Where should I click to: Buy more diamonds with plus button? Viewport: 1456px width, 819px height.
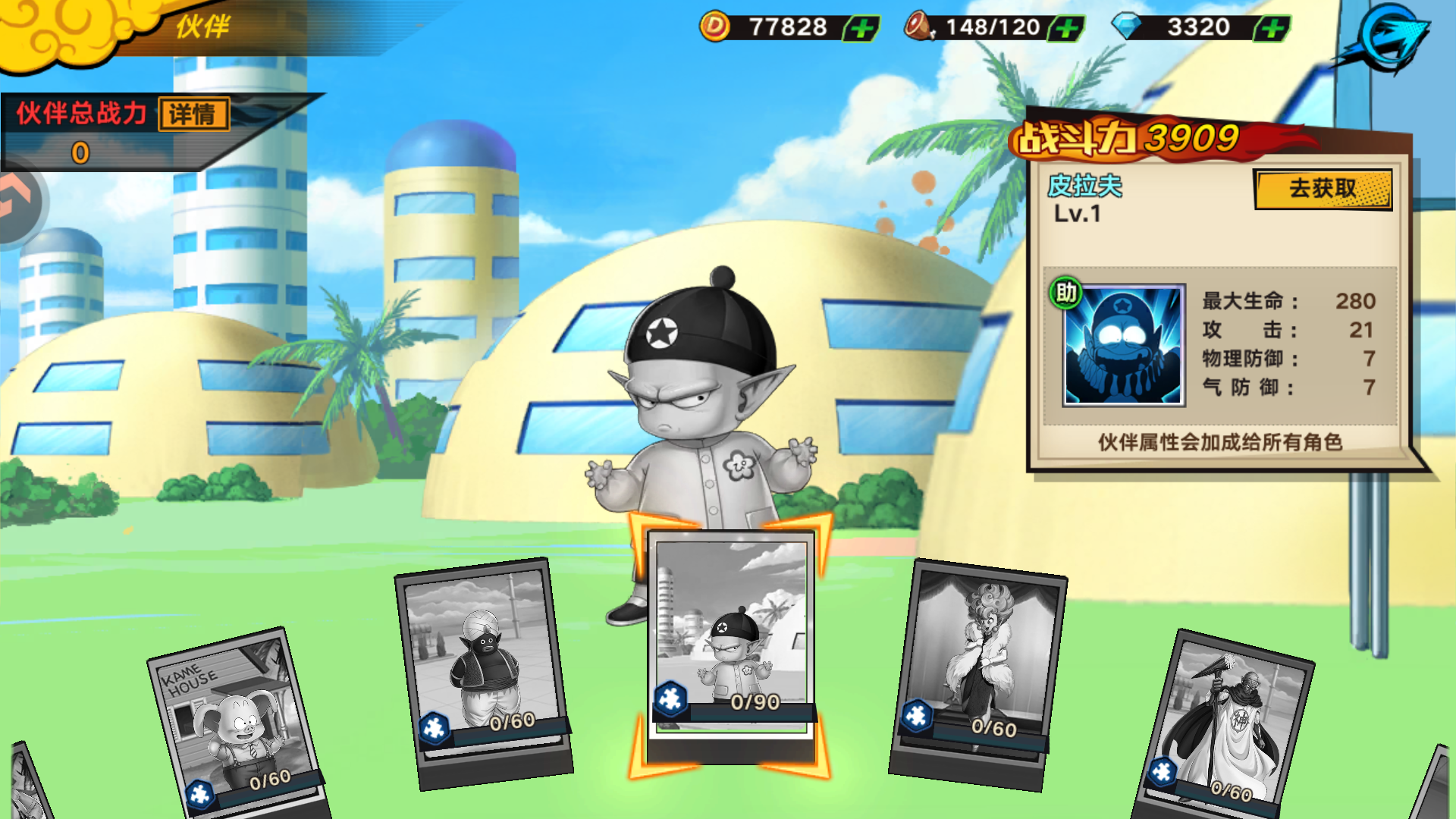pos(1272,29)
